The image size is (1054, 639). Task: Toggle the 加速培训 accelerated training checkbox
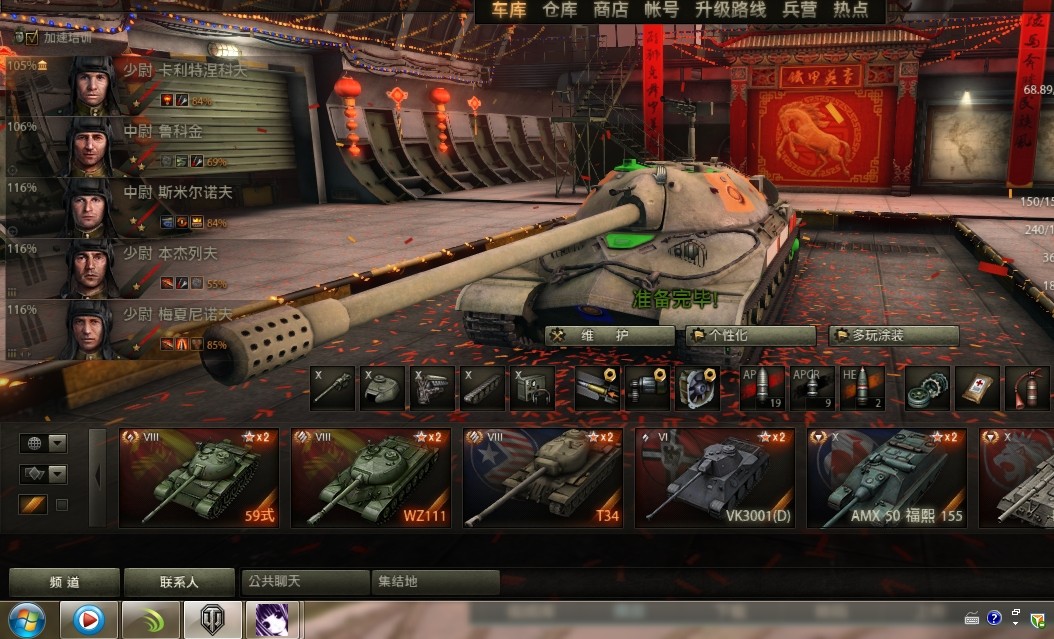point(32,37)
